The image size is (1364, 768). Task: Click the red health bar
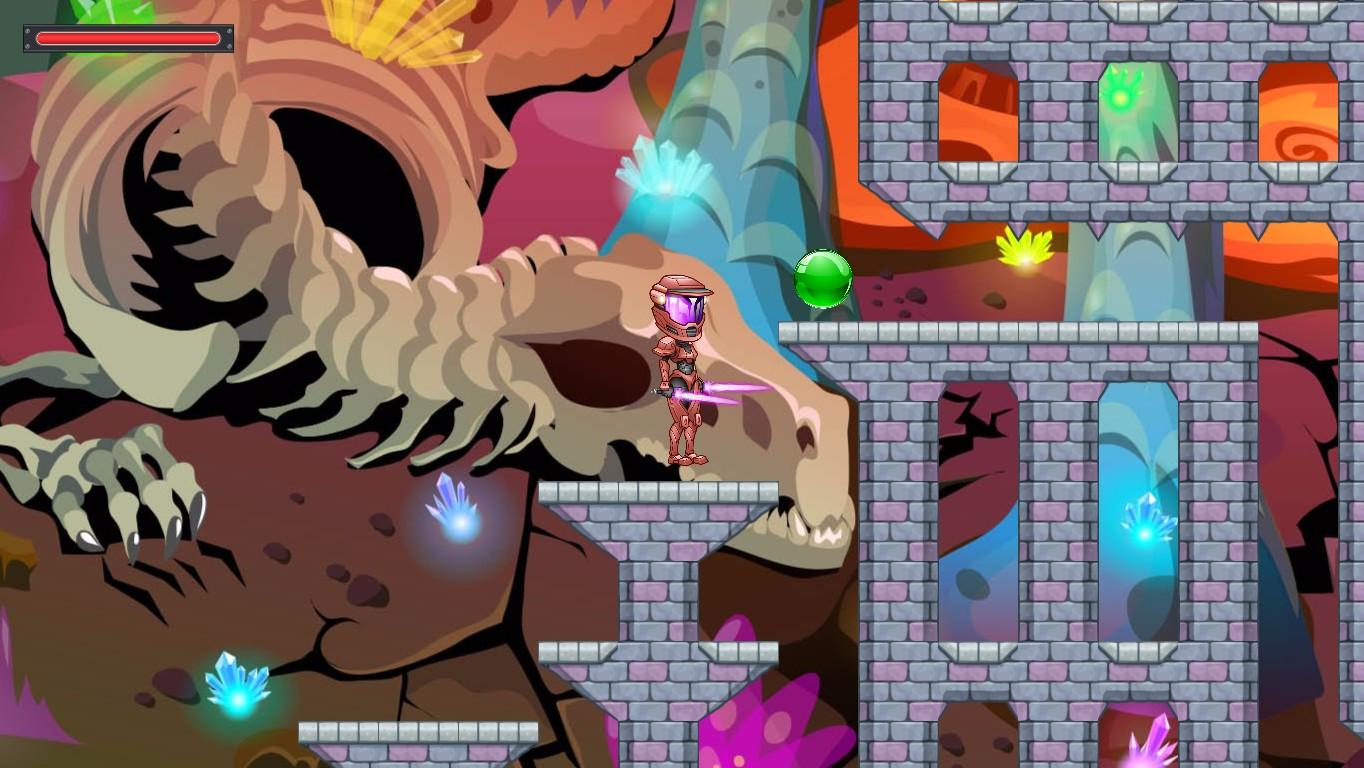coord(127,38)
